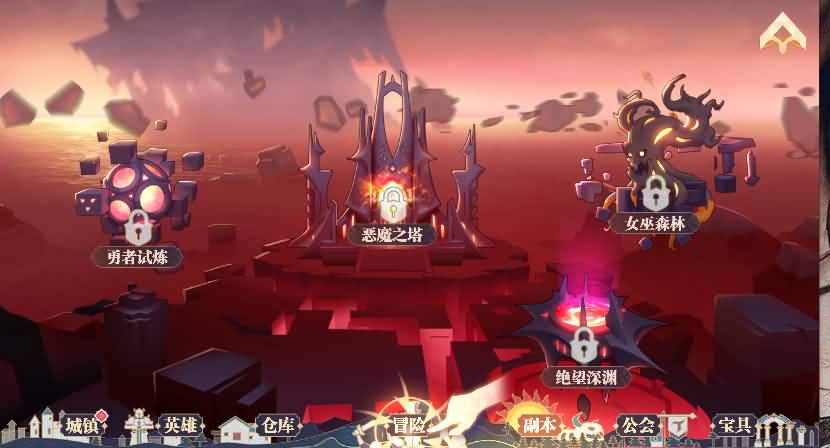This screenshot has width=830, height=448.
Task: Click the golden emblem icon at top-right
Action: [x=782, y=35]
